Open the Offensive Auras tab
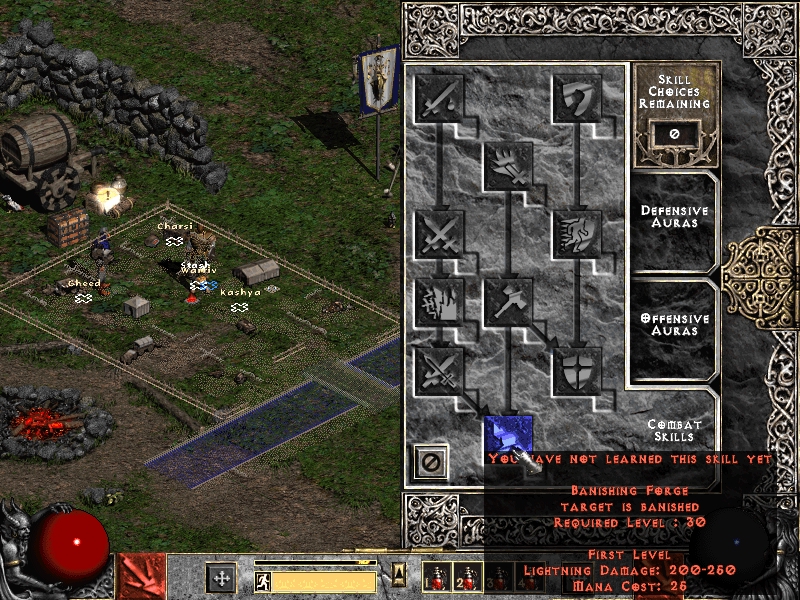The height and width of the screenshot is (600, 800). click(674, 324)
